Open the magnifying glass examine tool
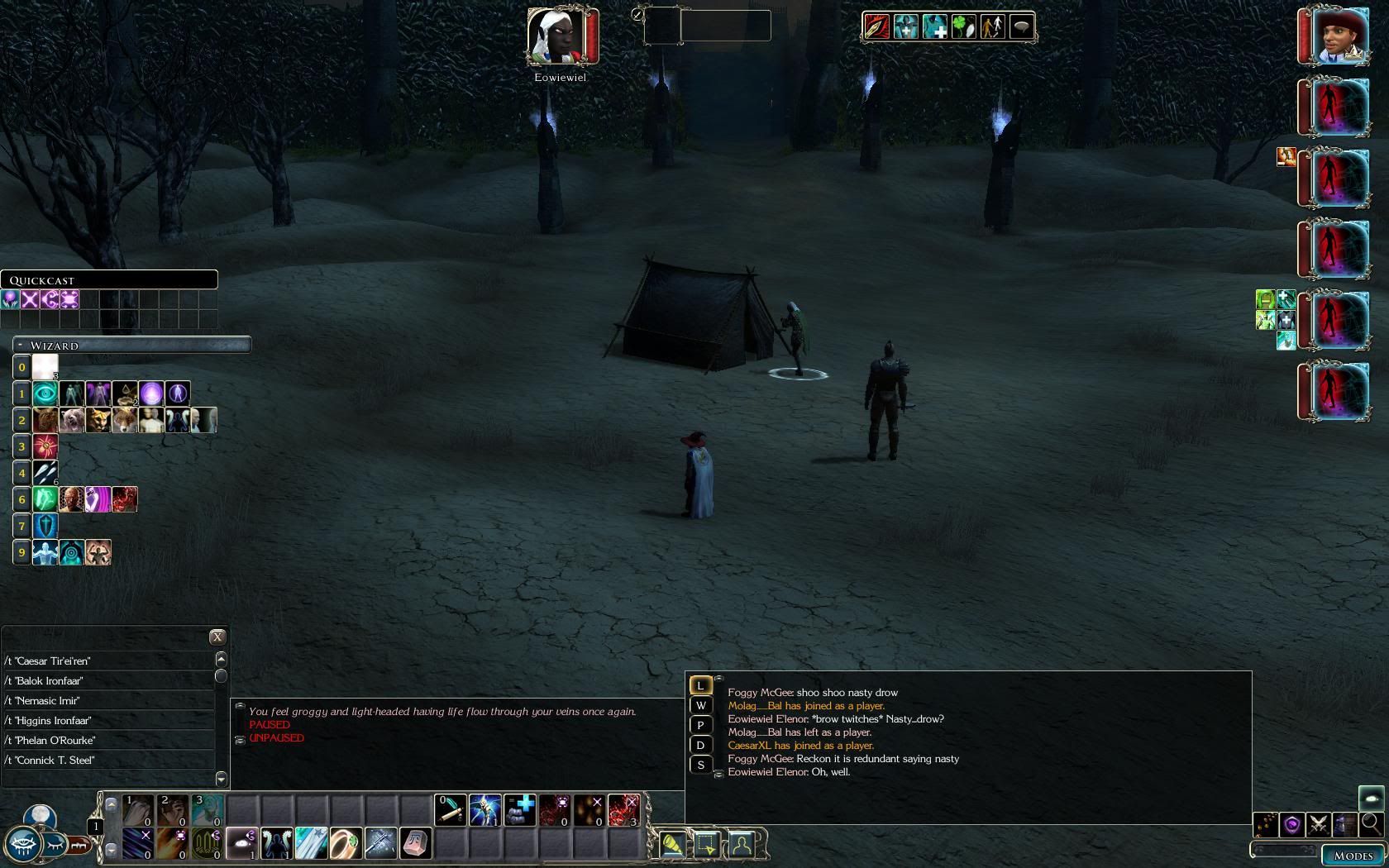Screen dimensions: 1389x868 (1370, 823)
